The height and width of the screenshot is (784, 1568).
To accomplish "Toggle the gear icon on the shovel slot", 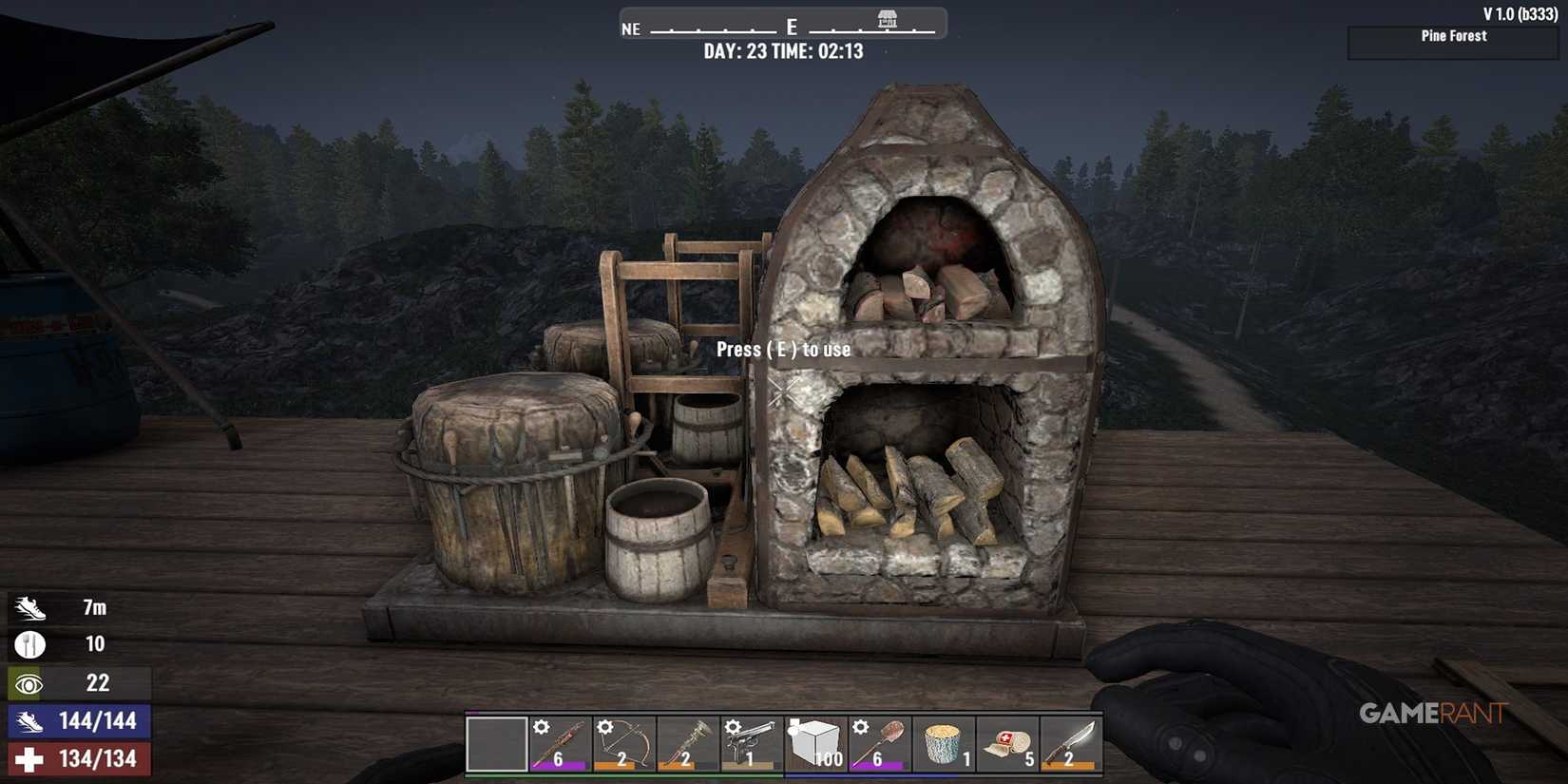I will point(861,725).
